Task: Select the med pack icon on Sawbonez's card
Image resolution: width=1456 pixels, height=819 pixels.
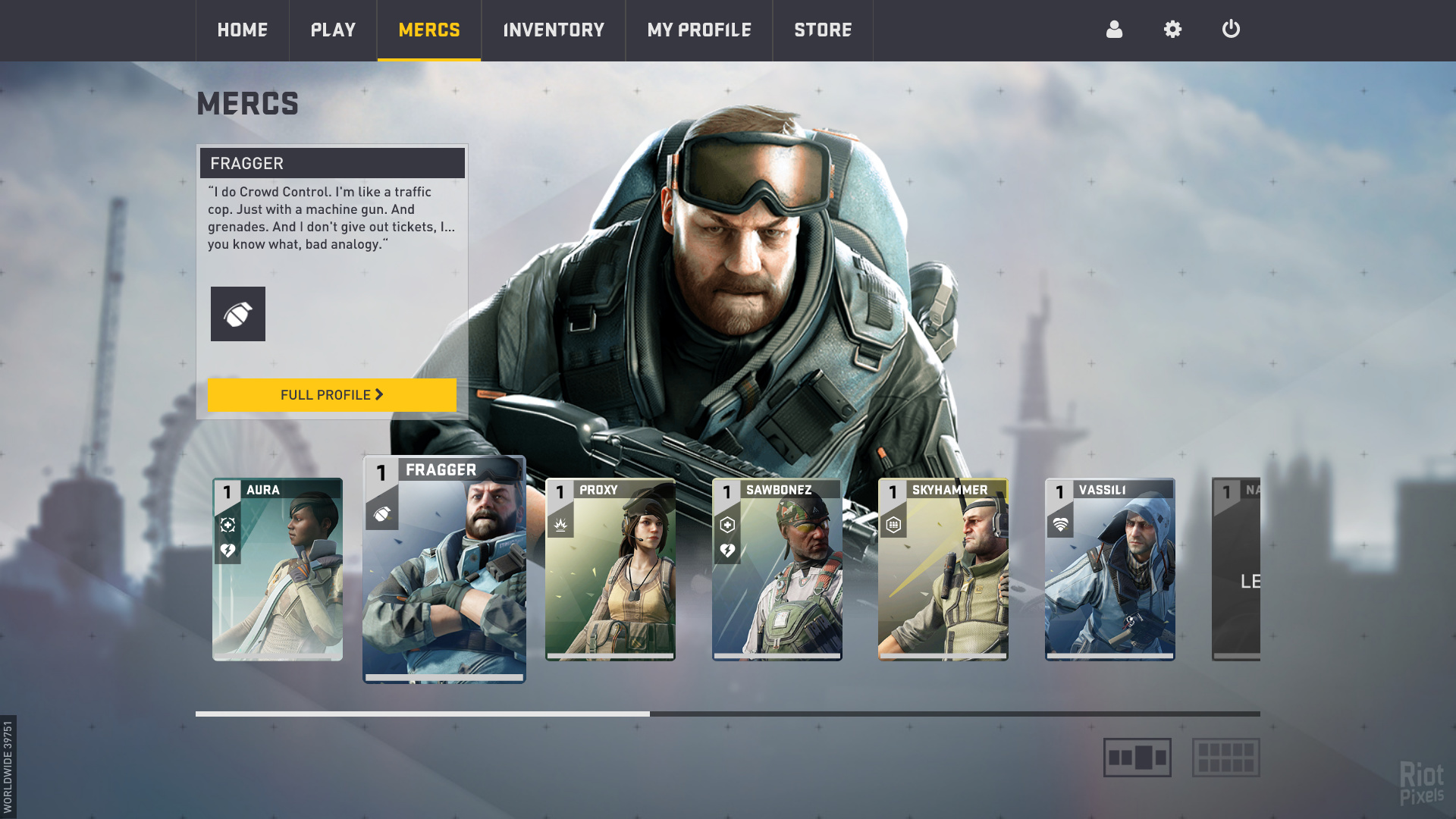Action: [727, 524]
